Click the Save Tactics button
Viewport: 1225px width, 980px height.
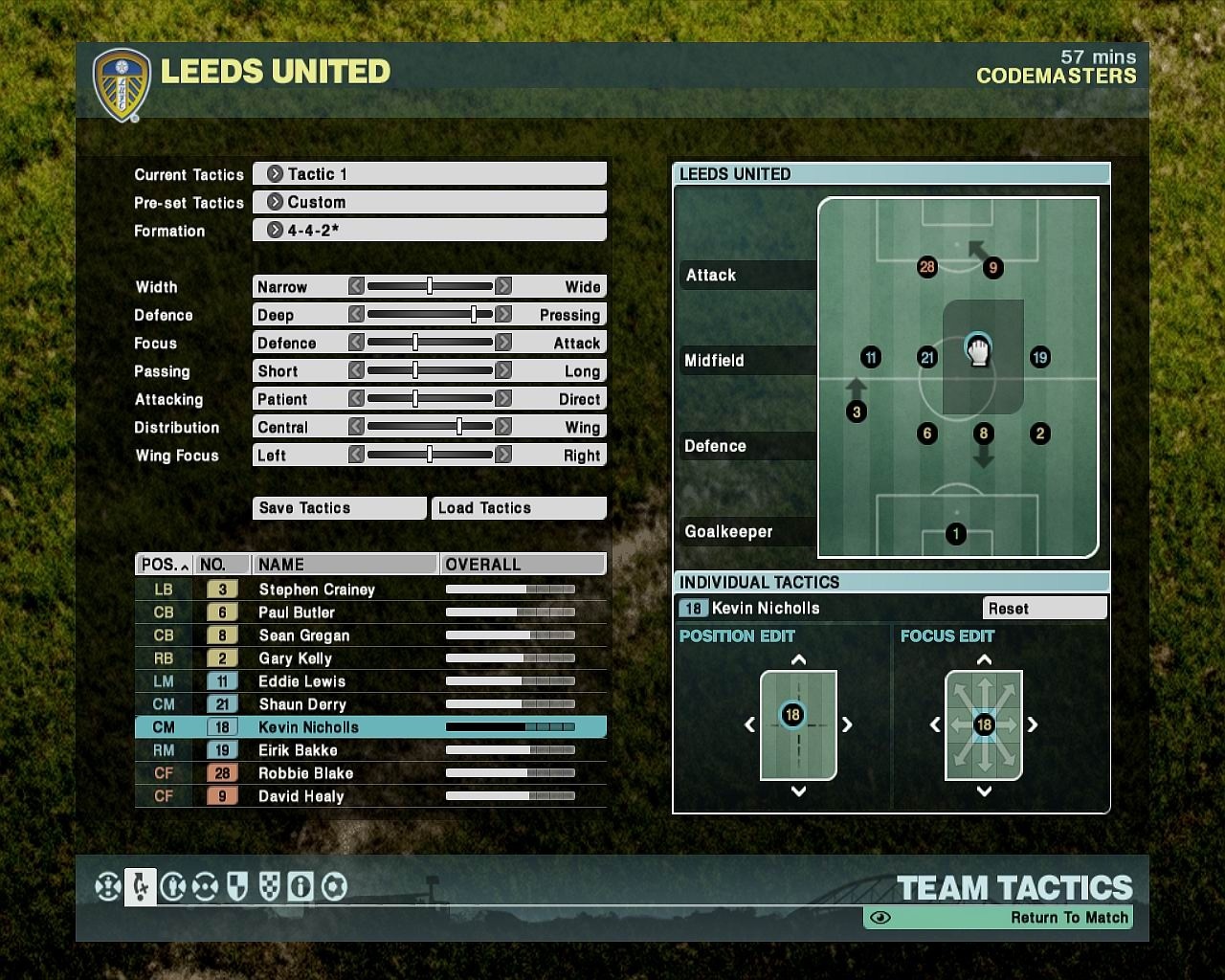point(339,507)
